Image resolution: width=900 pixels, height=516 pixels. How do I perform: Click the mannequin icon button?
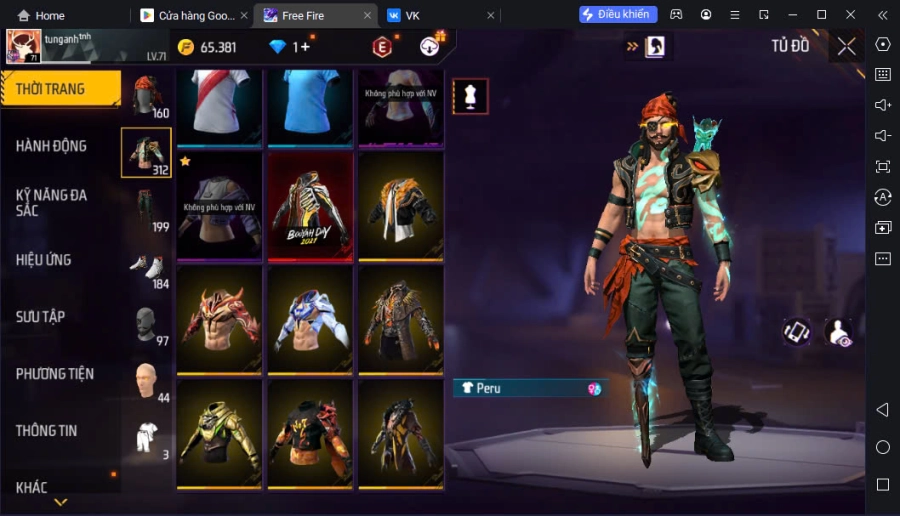tap(470, 96)
